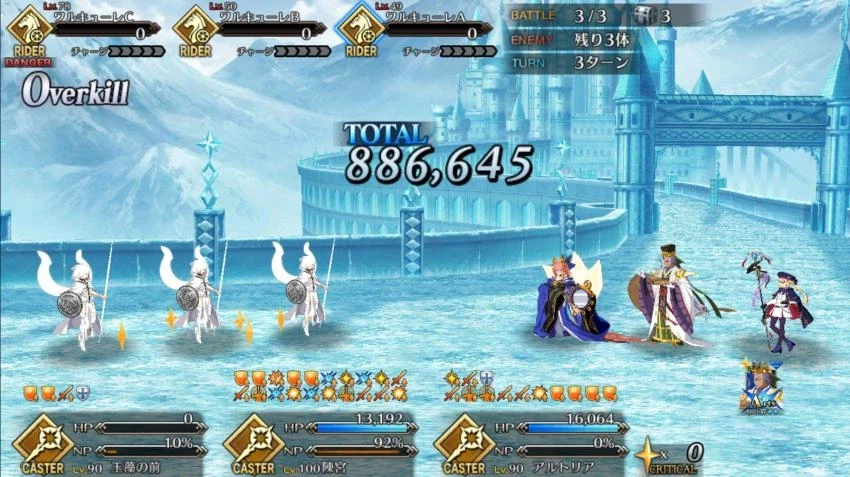Target enemy ワルキューレA status panel
This screenshot has width=850, height=477.
(418, 32)
